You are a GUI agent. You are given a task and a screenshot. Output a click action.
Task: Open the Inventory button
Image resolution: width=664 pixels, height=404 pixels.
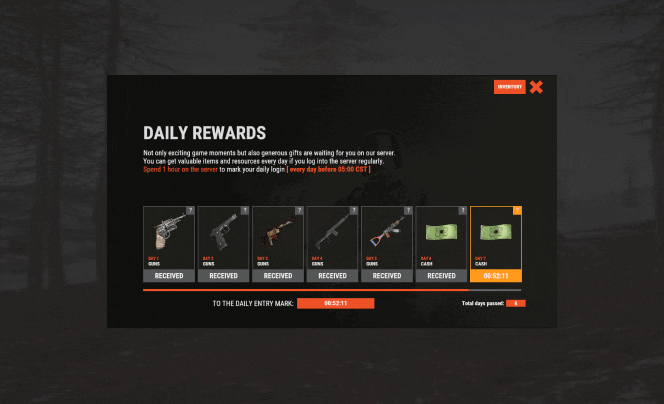tap(509, 87)
